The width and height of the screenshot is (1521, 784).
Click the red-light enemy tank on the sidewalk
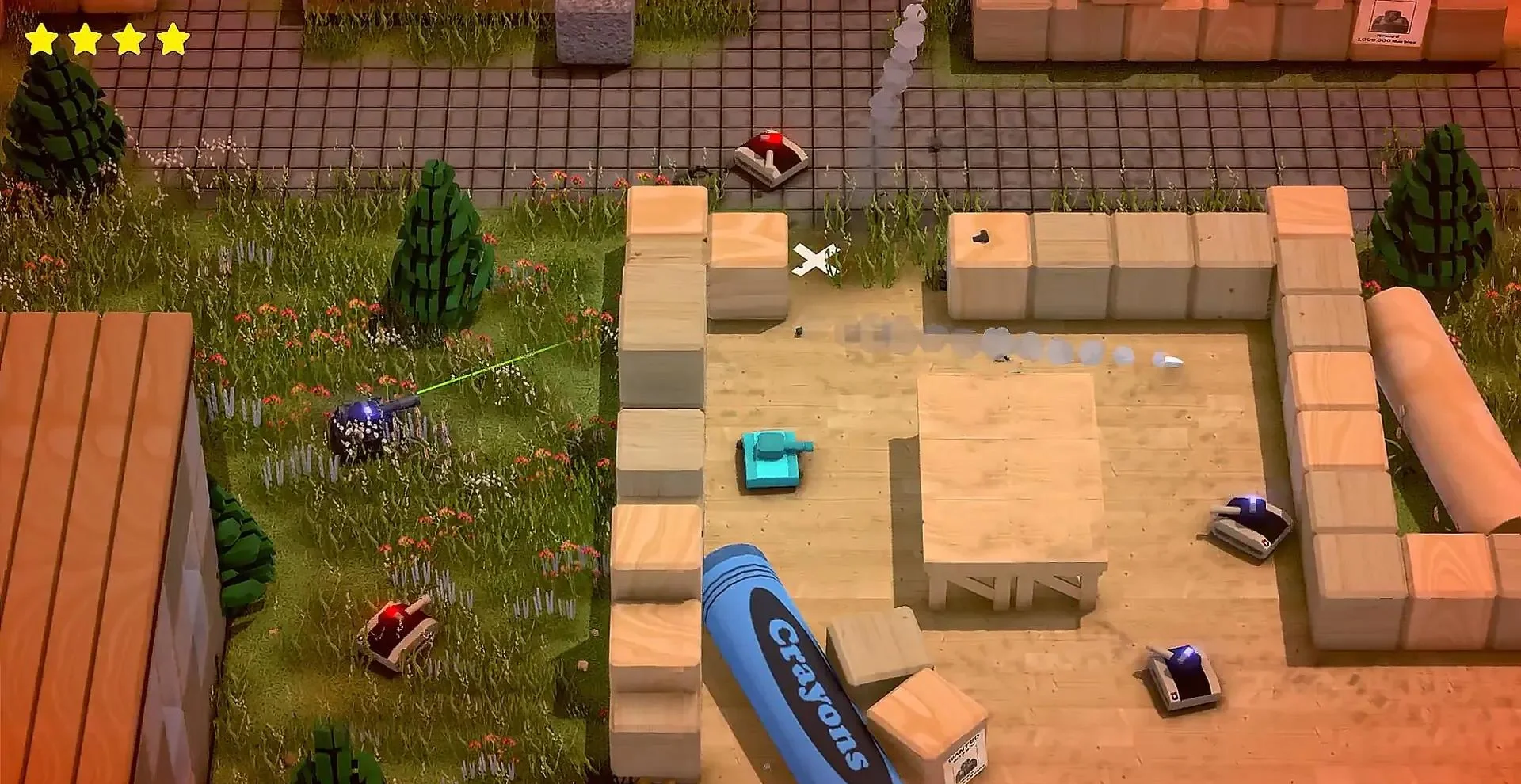pos(770,154)
